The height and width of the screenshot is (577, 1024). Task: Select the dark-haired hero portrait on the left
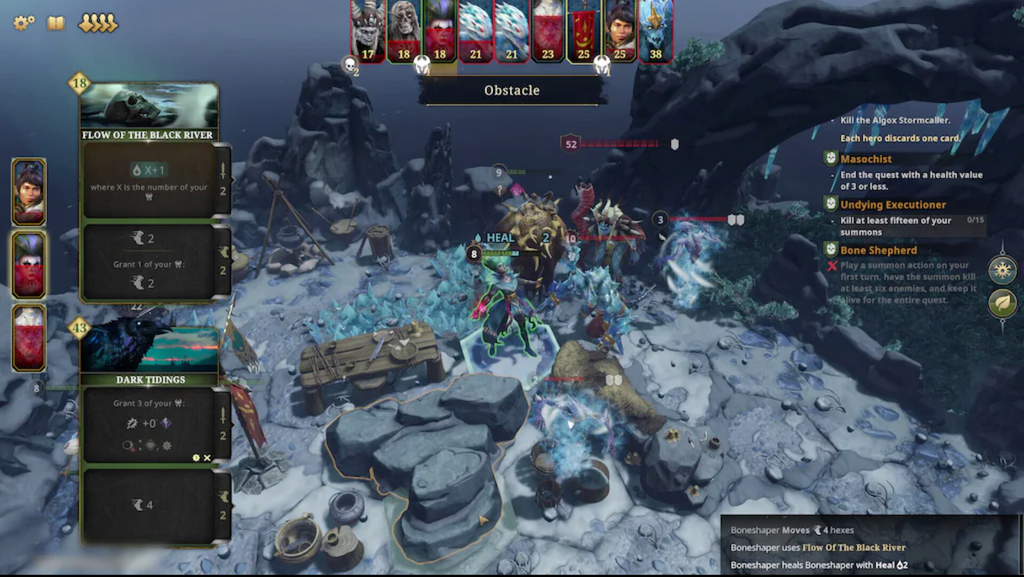point(28,191)
